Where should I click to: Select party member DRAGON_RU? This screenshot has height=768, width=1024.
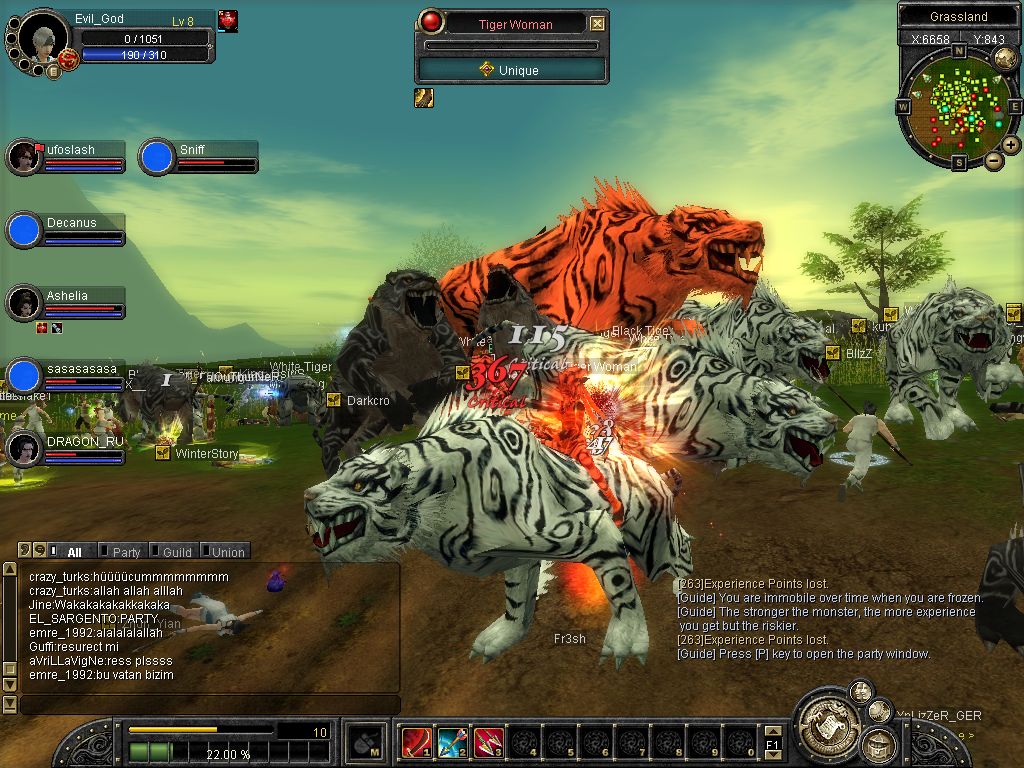23,449
